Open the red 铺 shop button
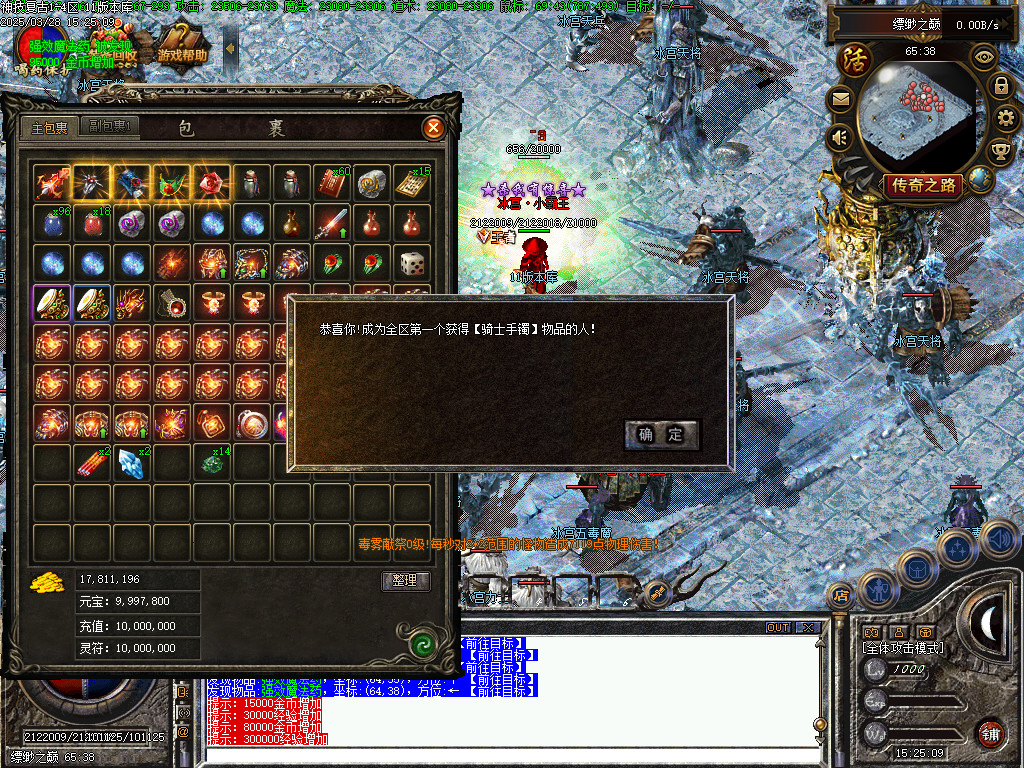 pyautogui.click(x=990, y=732)
